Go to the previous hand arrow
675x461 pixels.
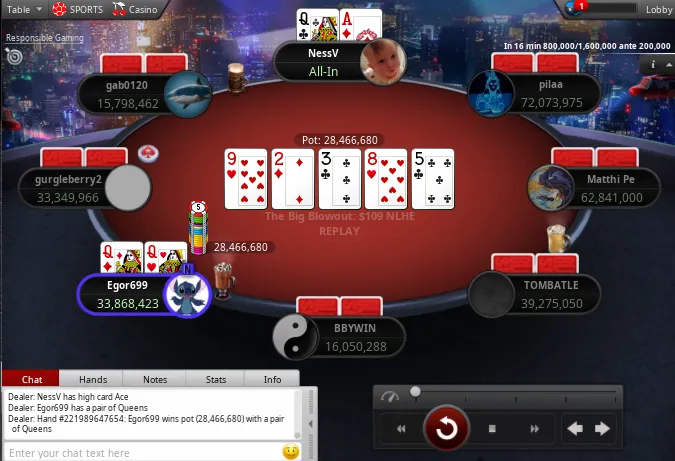tap(576, 429)
